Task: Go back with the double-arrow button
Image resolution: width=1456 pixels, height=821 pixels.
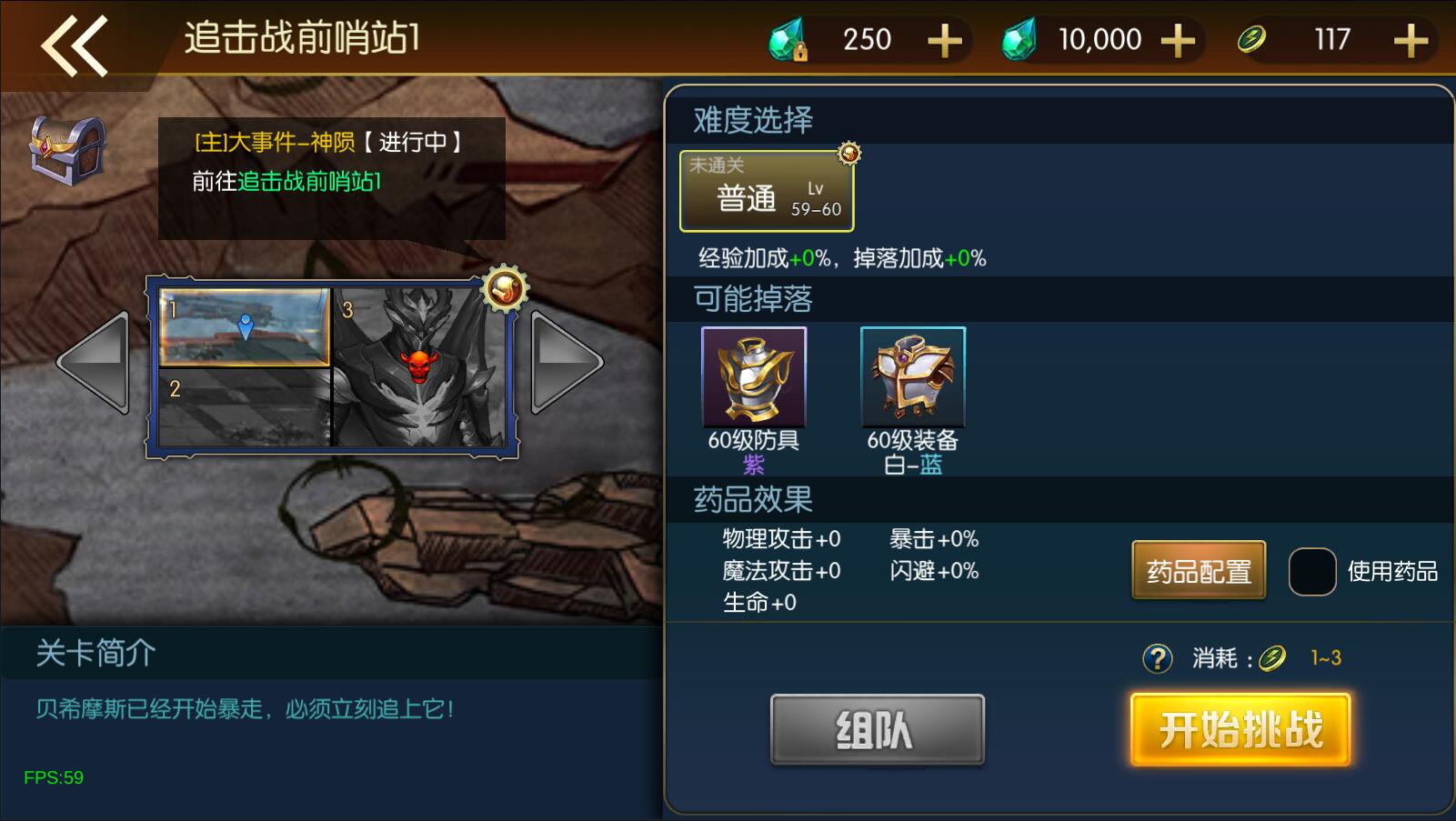Action: [75, 44]
